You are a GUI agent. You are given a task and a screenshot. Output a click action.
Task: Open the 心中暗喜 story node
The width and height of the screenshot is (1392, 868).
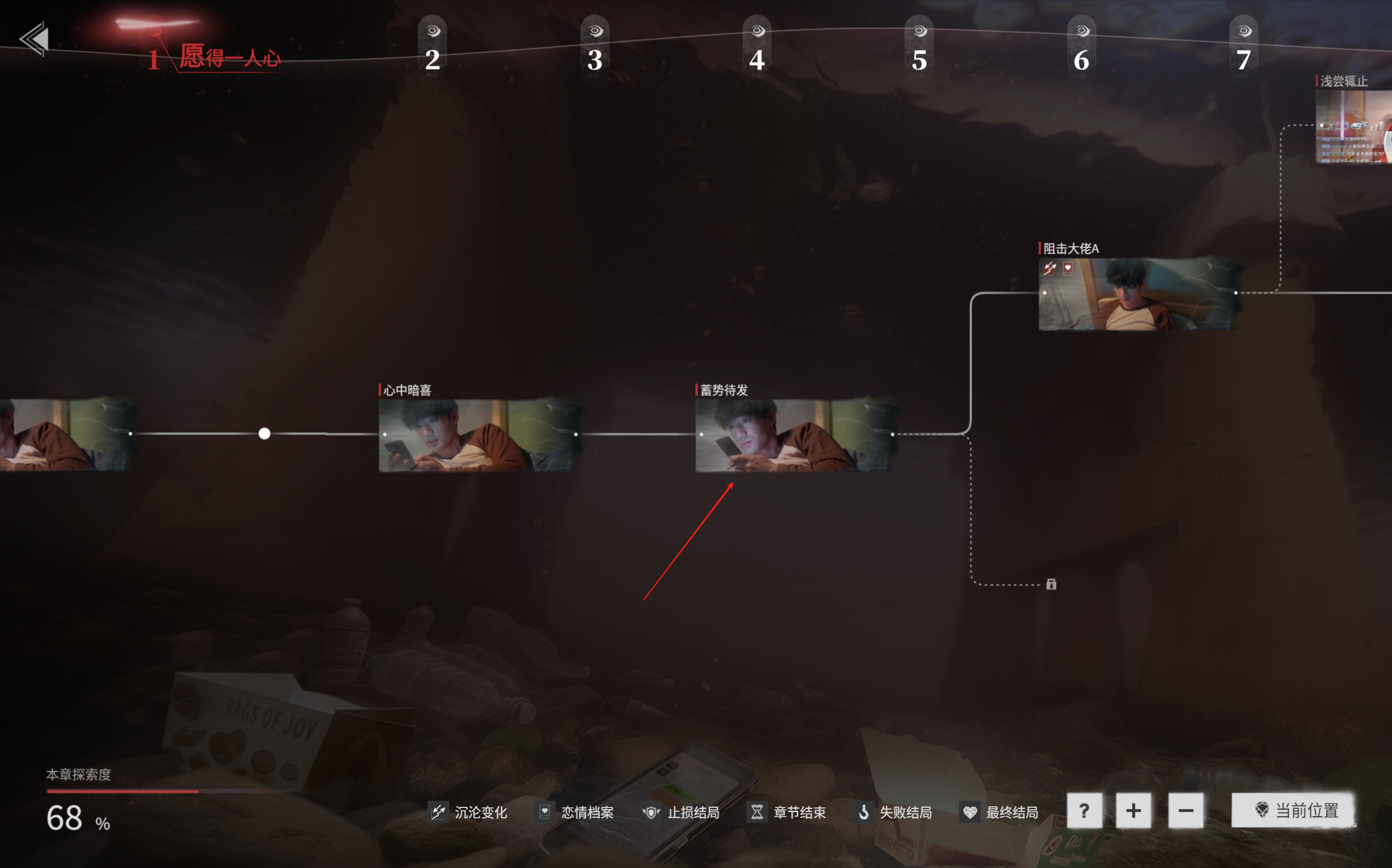(x=479, y=435)
